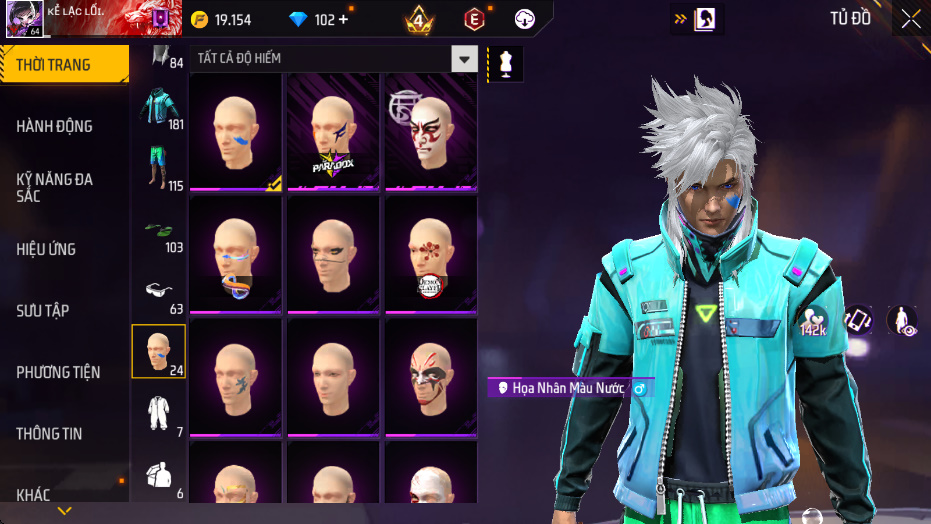Screen dimensions: 931x524
Task: Open the Phương Tiện tab
Action: 59,372
